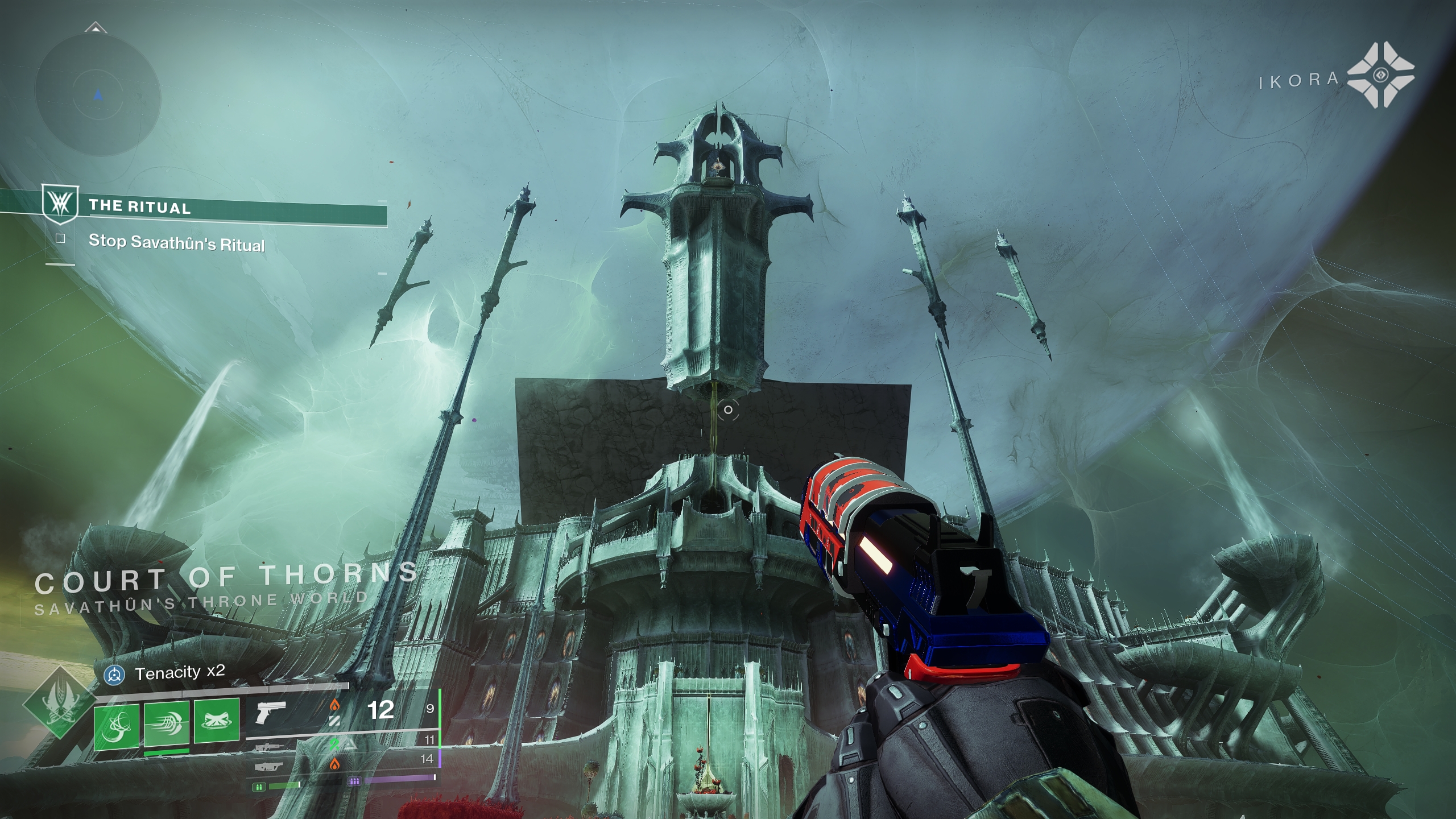Select The Ritual quest tracker banner
Viewport: 1456px width, 819px height.
pyautogui.click(x=216, y=209)
